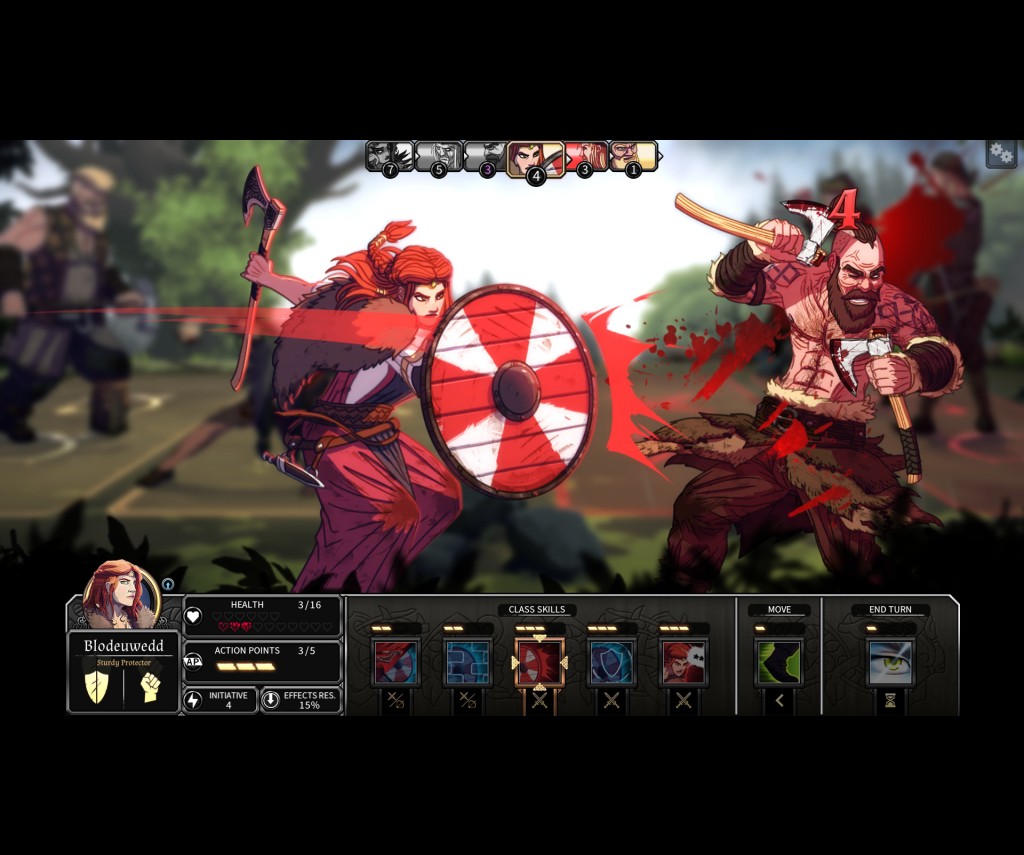
Task: Choose the highlighted red spiked shield skill
Action: click(x=540, y=662)
